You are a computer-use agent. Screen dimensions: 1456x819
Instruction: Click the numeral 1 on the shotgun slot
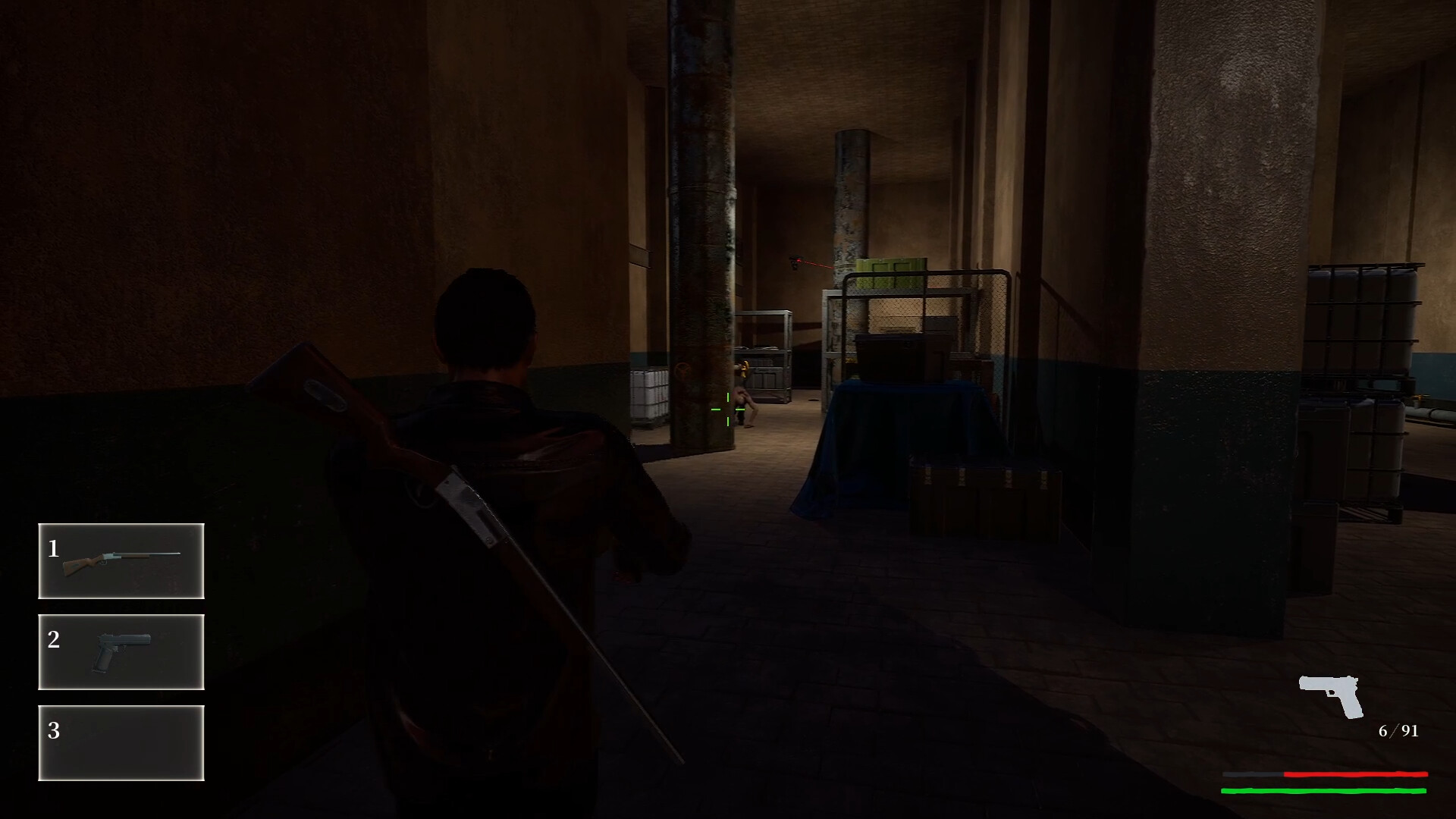(53, 548)
